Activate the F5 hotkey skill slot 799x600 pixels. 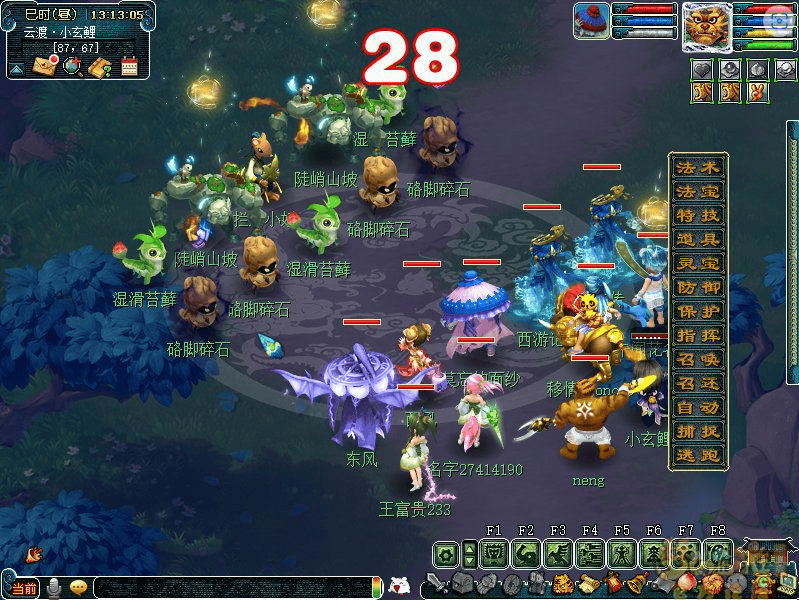click(x=621, y=553)
